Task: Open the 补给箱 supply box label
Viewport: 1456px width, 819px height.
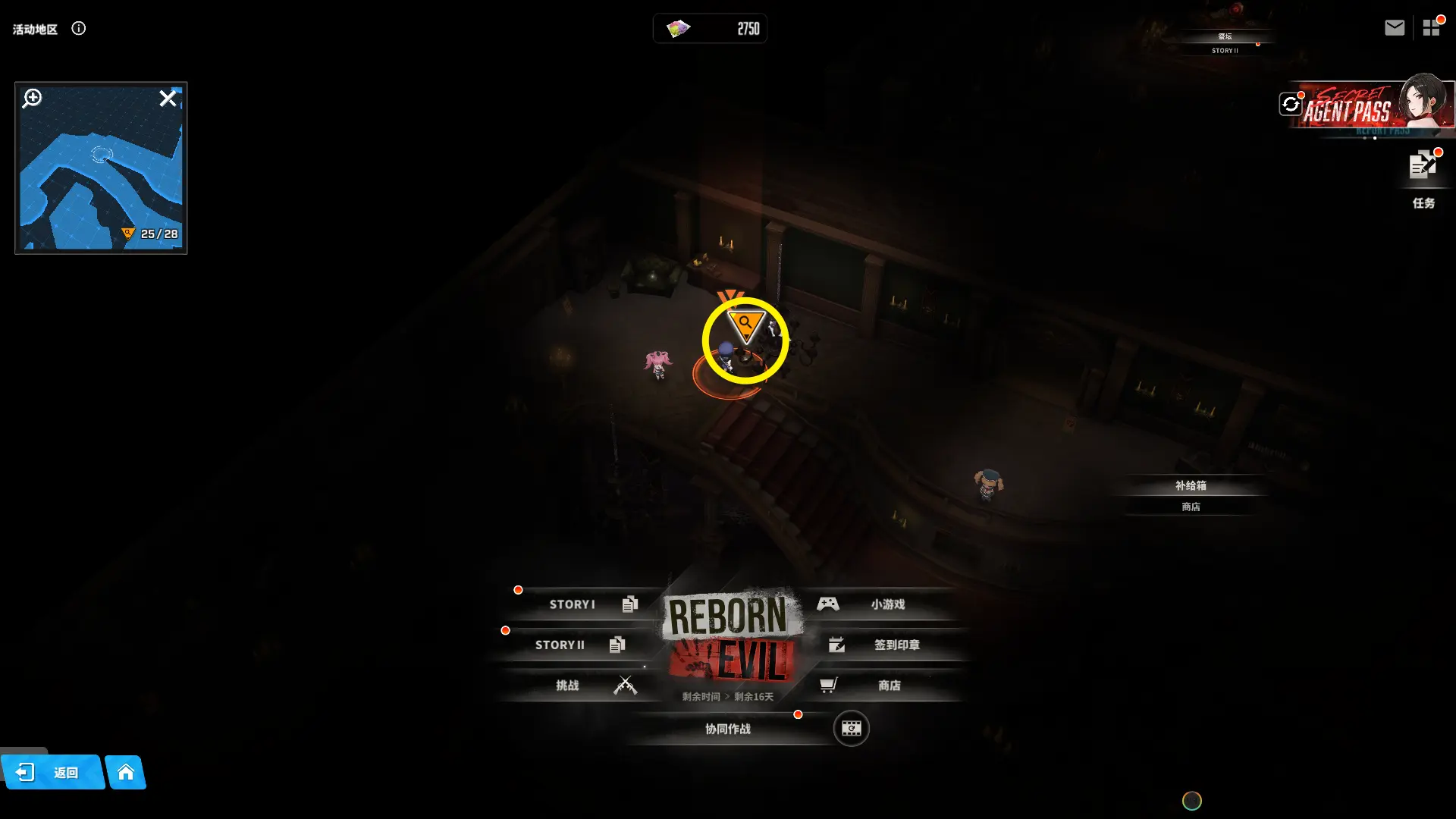Action: [1191, 486]
